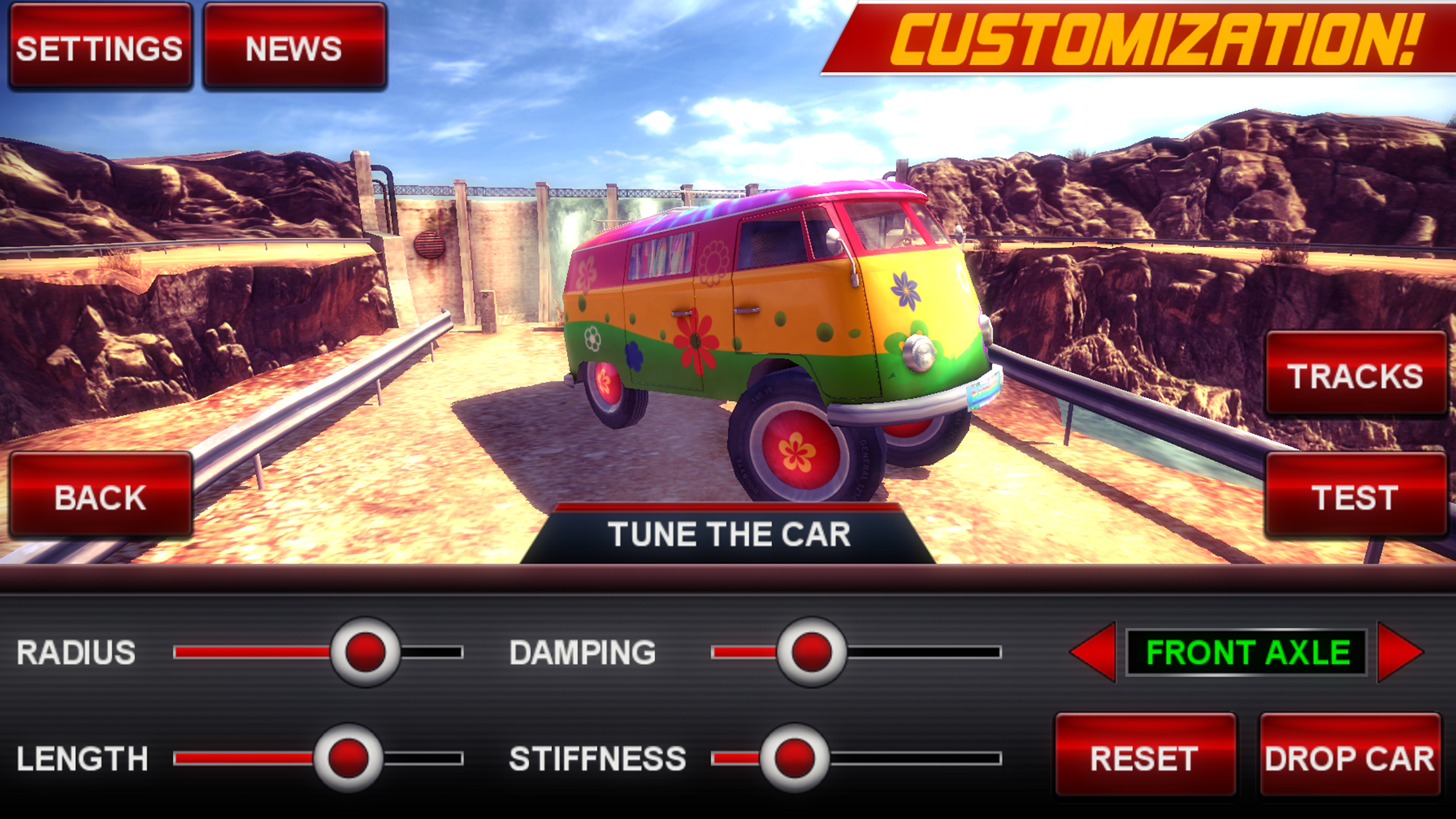Click the Damping slider knob

811,652
